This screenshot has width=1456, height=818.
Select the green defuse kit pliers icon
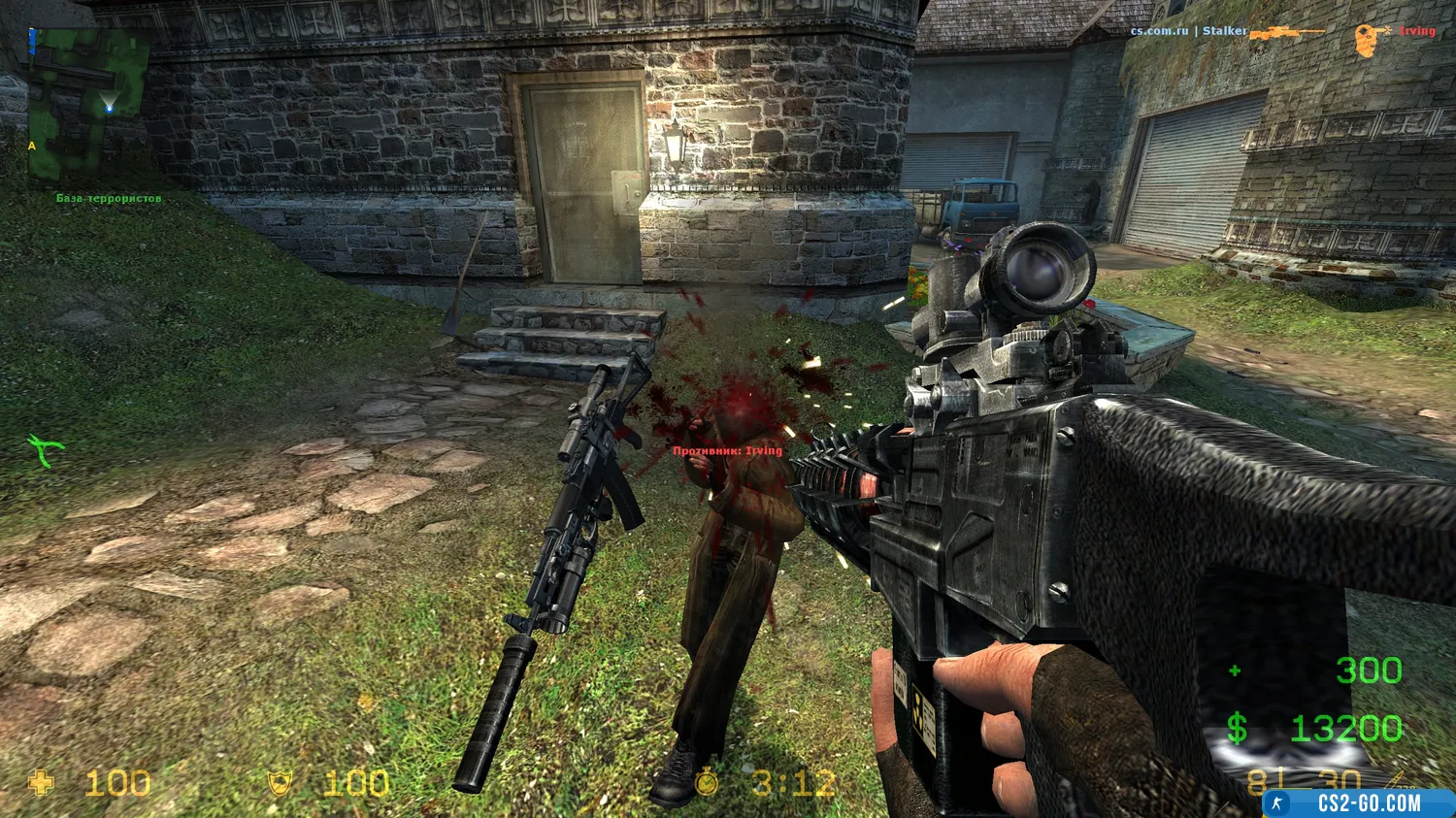coord(45,450)
